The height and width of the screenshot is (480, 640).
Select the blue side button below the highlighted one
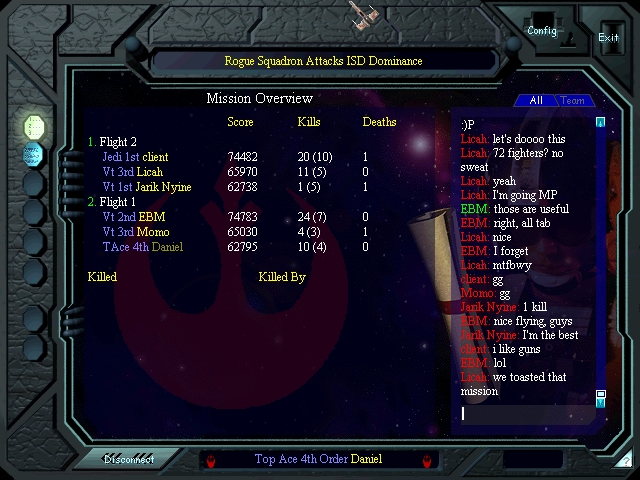point(34,154)
